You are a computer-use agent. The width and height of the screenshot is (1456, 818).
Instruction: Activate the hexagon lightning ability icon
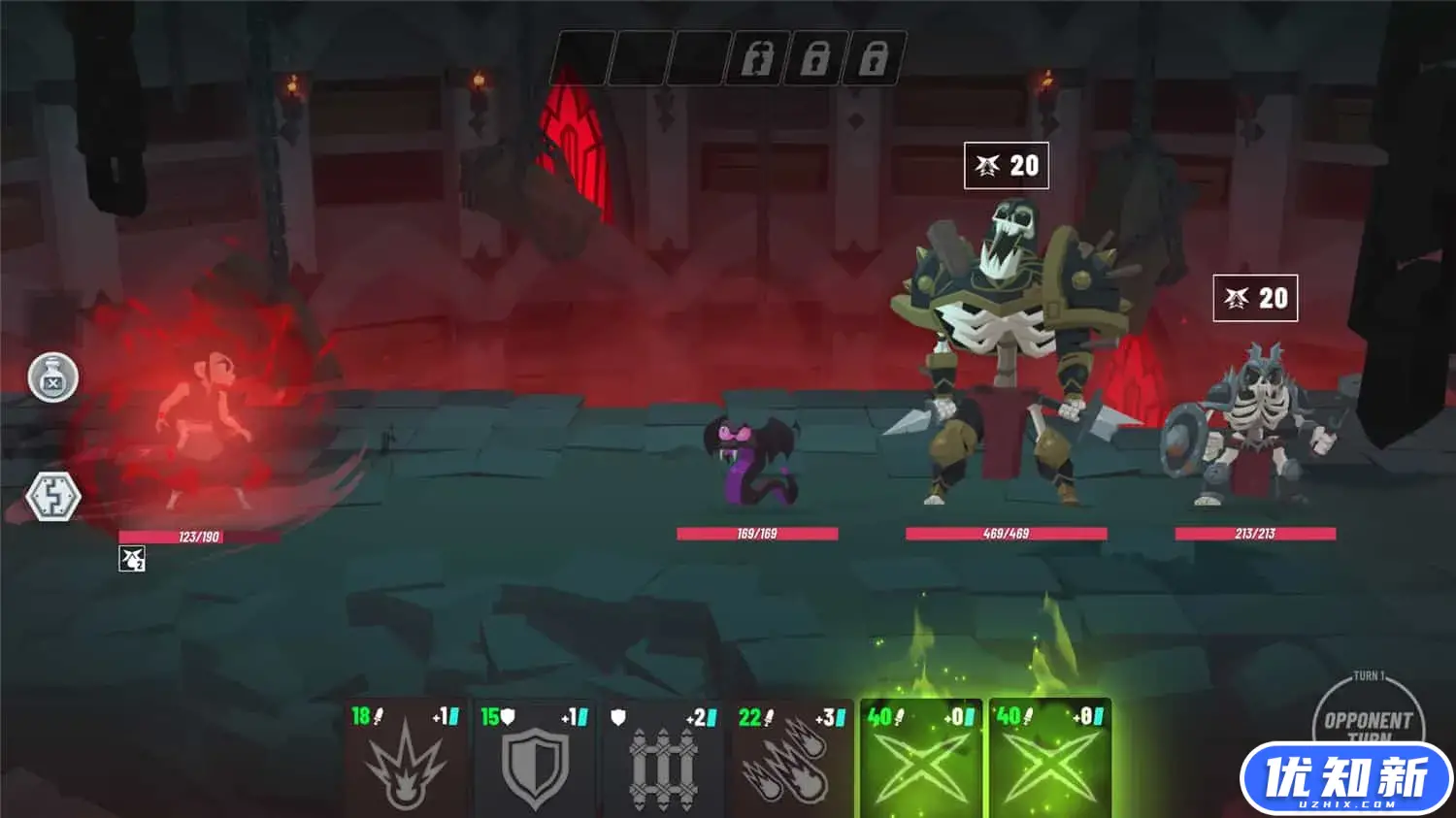pos(52,497)
